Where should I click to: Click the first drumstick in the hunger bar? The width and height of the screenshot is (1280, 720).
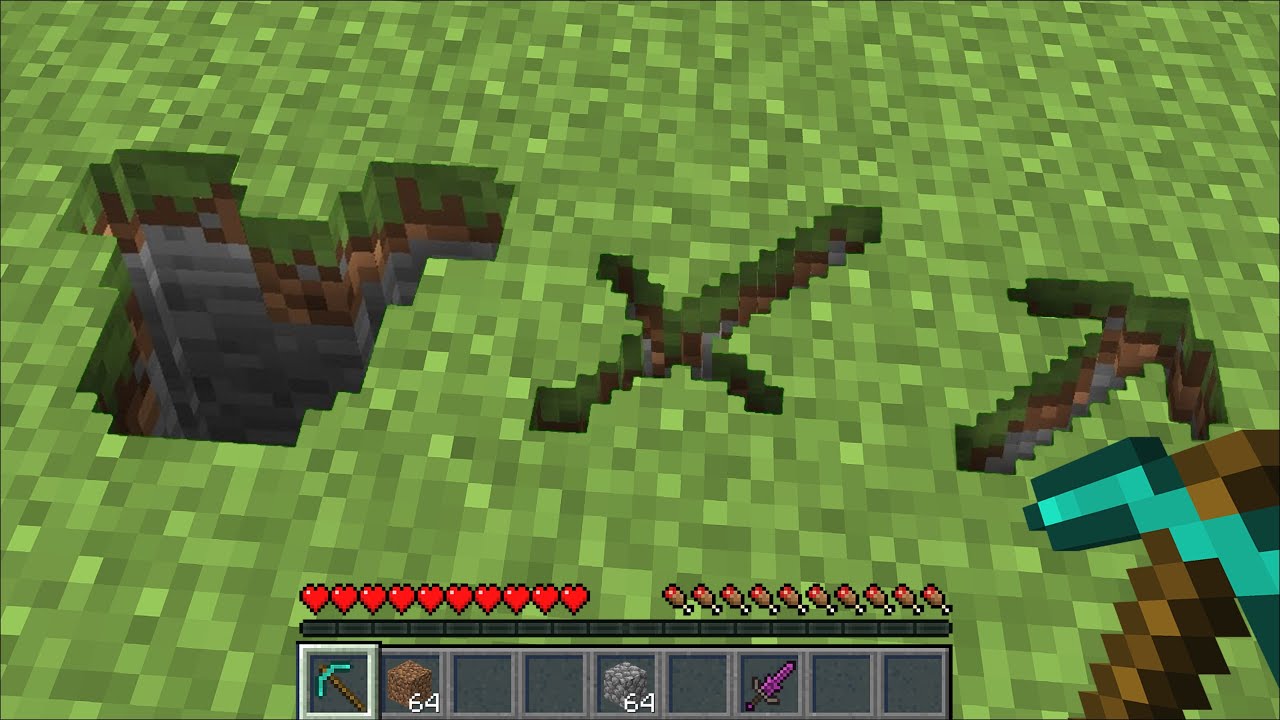pos(676,593)
